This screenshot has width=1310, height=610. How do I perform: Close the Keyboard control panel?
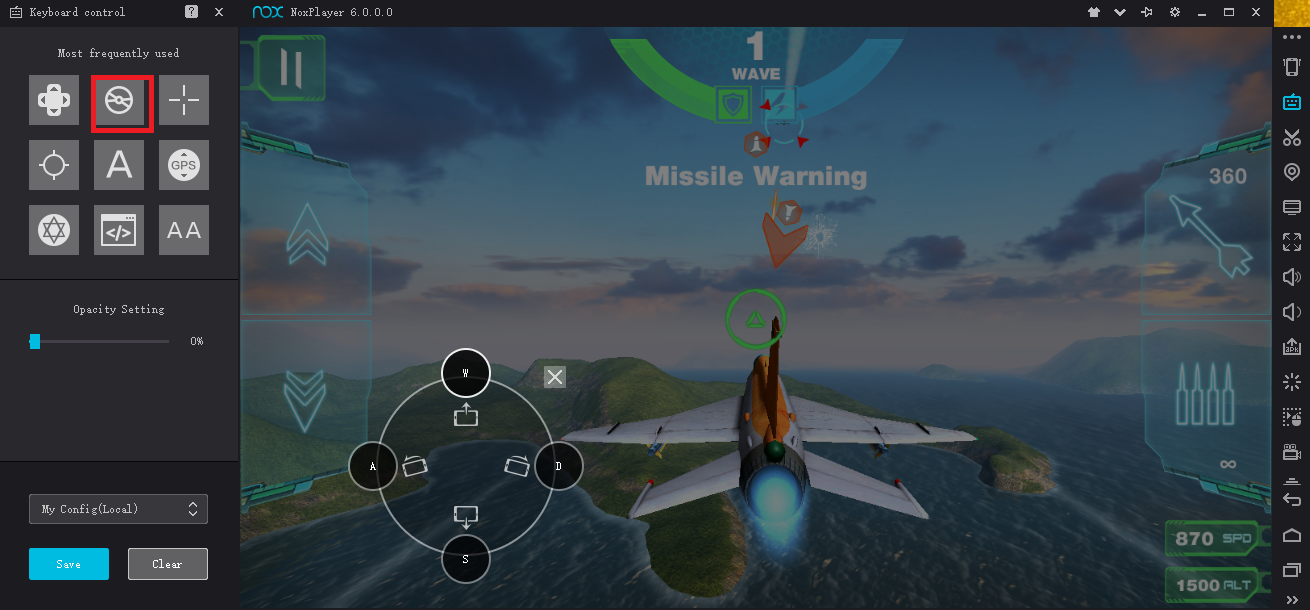[219, 12]
